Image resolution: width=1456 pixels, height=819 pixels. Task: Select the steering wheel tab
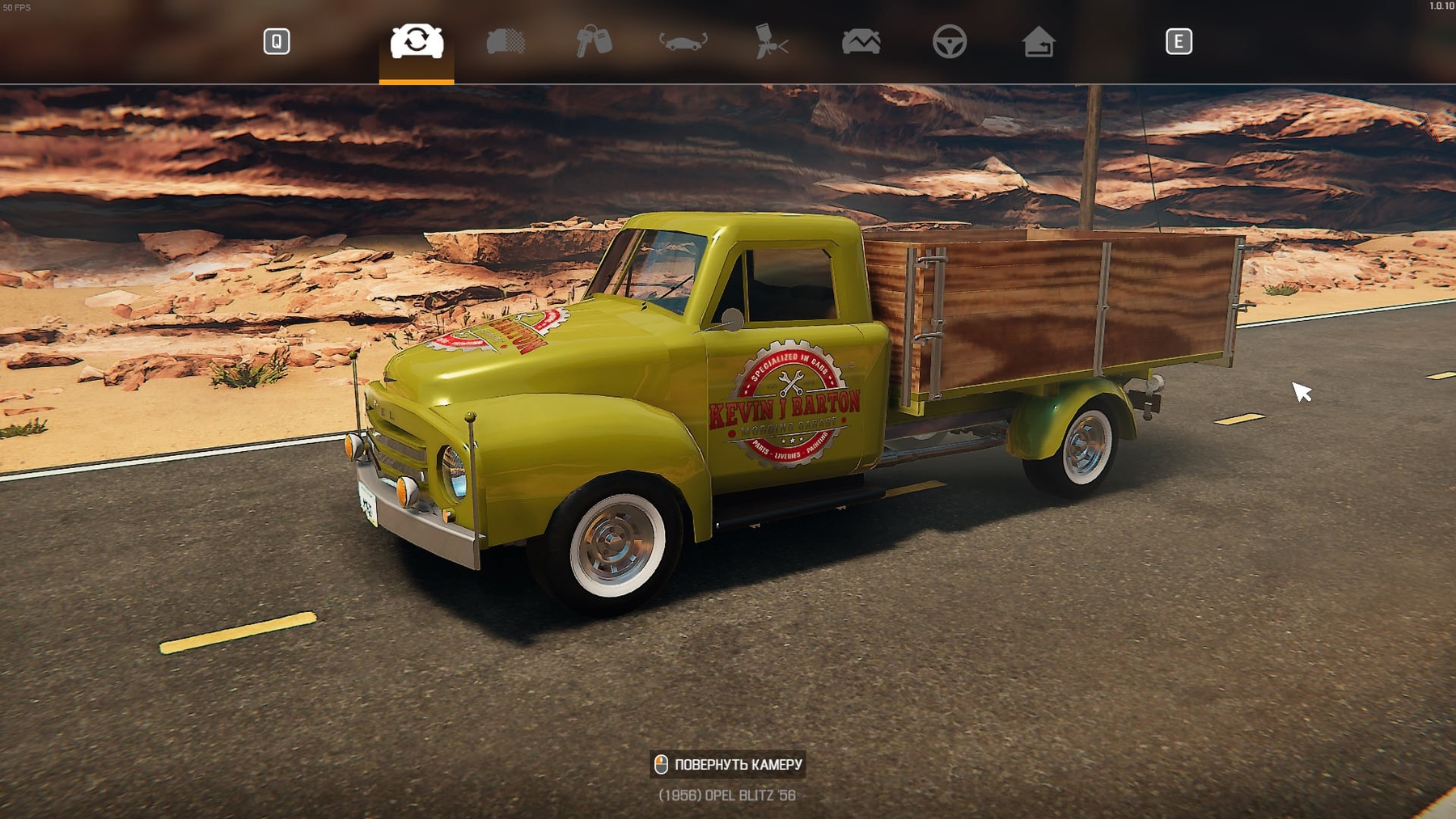[950, 41]
